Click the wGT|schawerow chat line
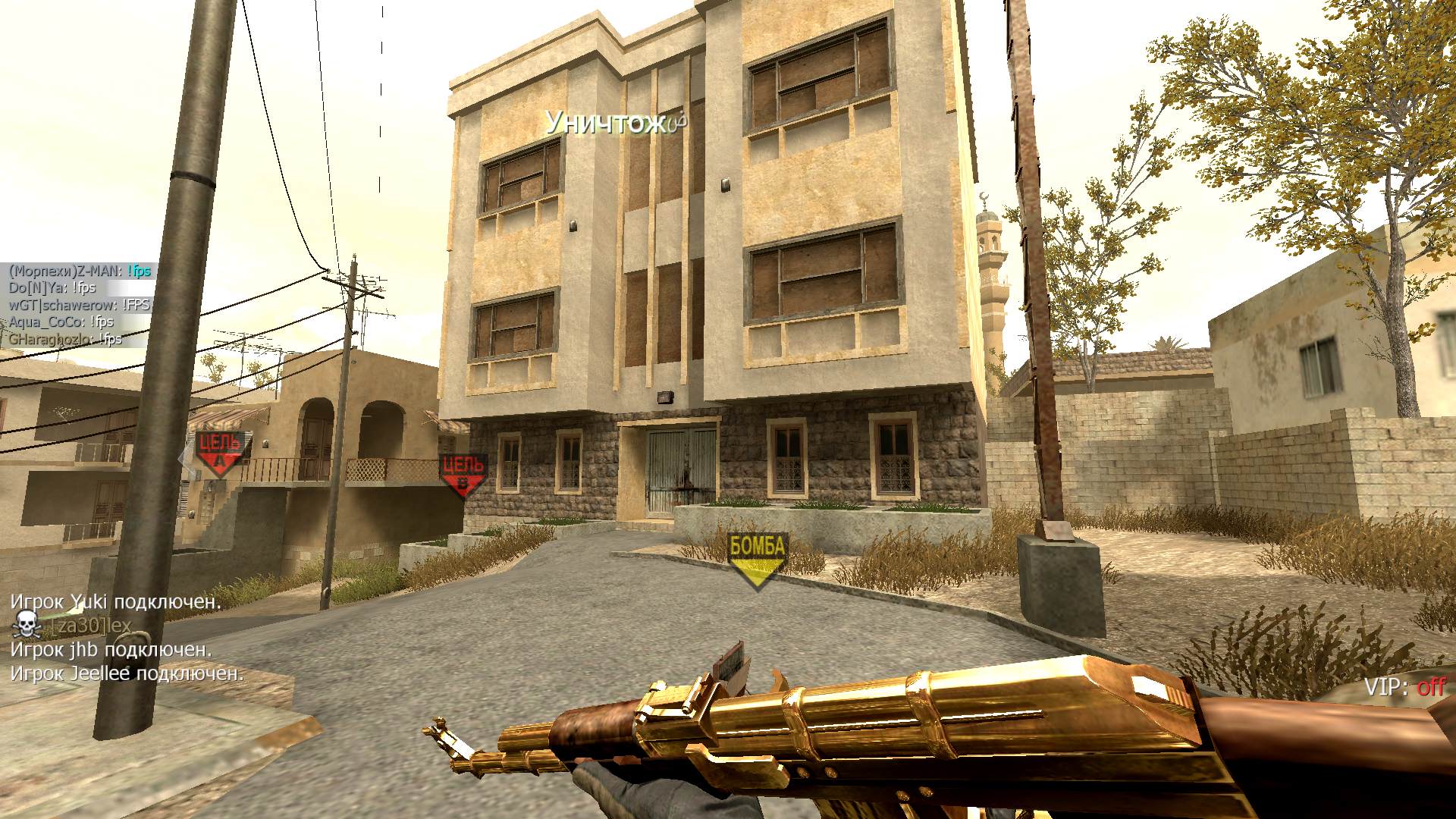The height and width of the screenshot is (819, 1456). 80,305
